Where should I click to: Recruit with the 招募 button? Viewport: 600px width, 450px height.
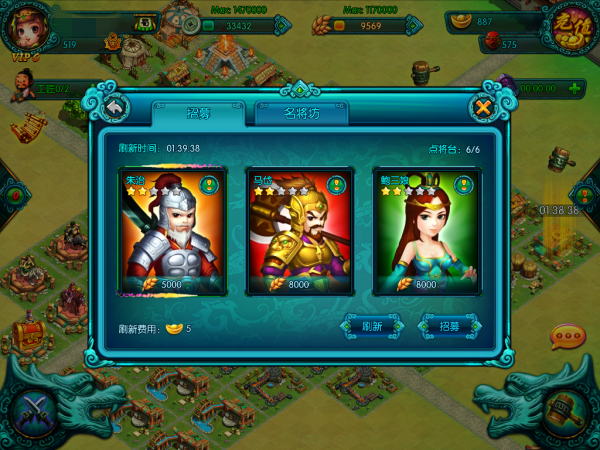446,326
